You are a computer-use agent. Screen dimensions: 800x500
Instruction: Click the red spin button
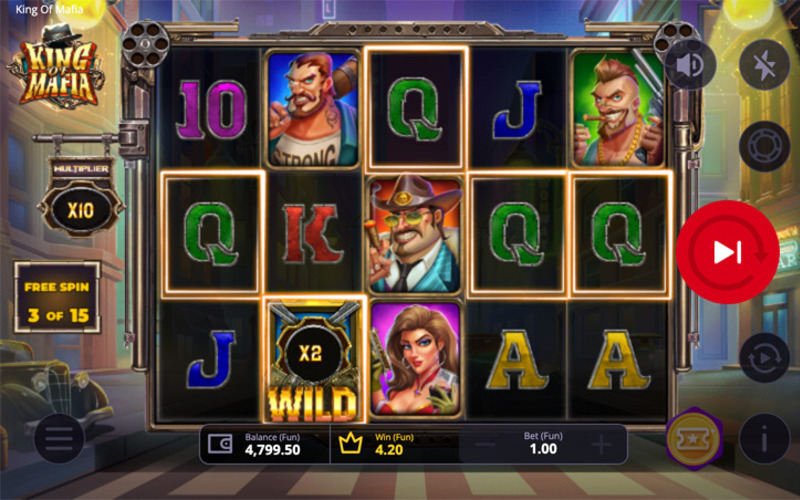coord(727,253)
